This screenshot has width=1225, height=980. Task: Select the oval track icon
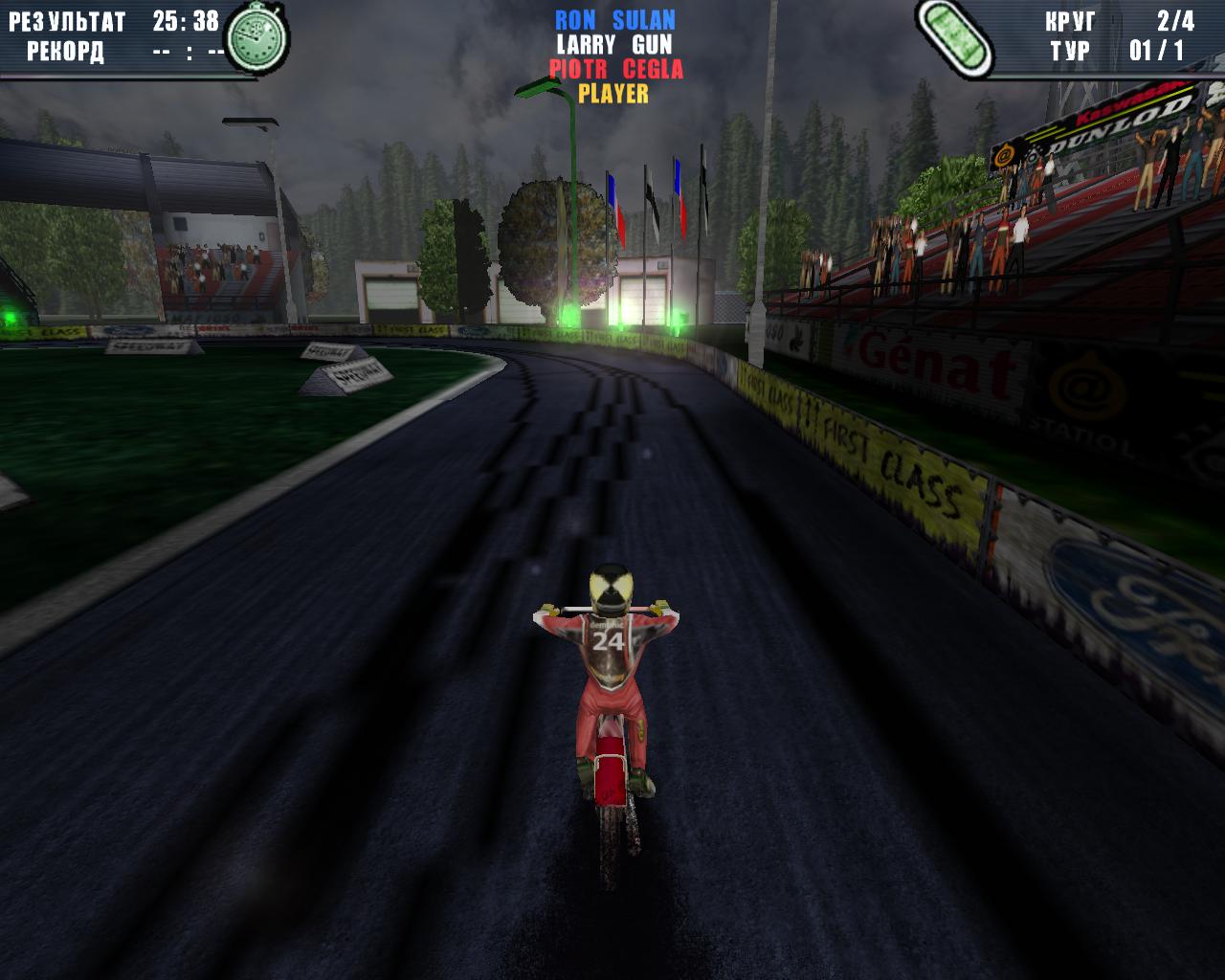pyautogui.click(x=953, y=33)
